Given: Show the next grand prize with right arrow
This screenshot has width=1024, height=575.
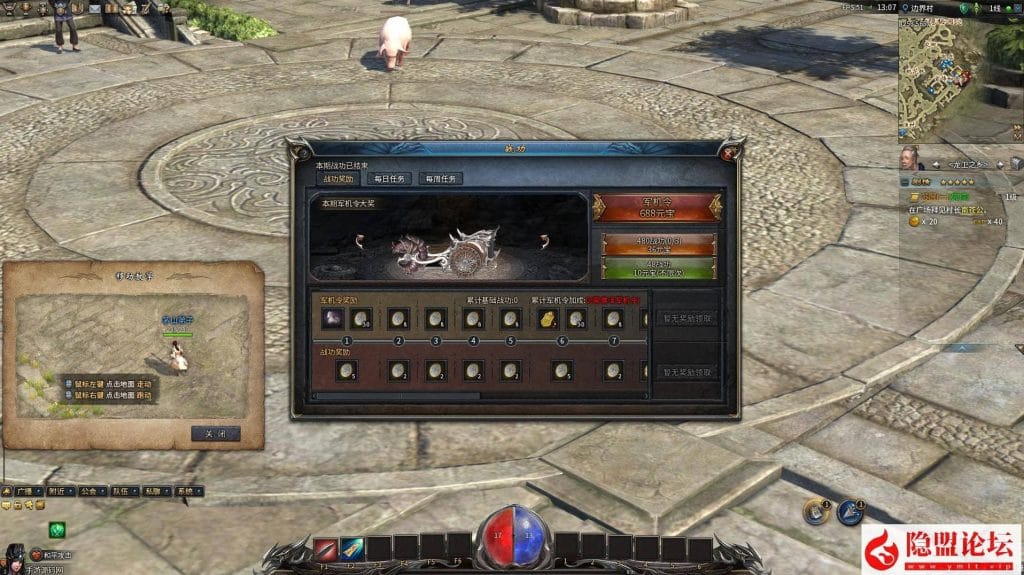Looking at the screenshot, I should tap(544, 240).
